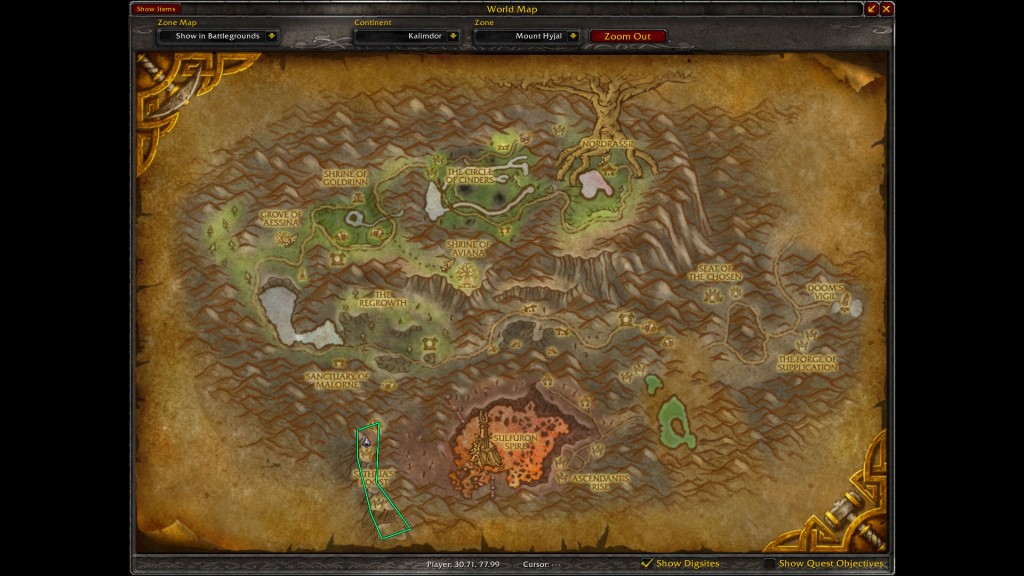This screenshot has height=576, width=1024.
Task: Click the red Zoom Out button
Action: pyautogui.click(x=627, y=36)
